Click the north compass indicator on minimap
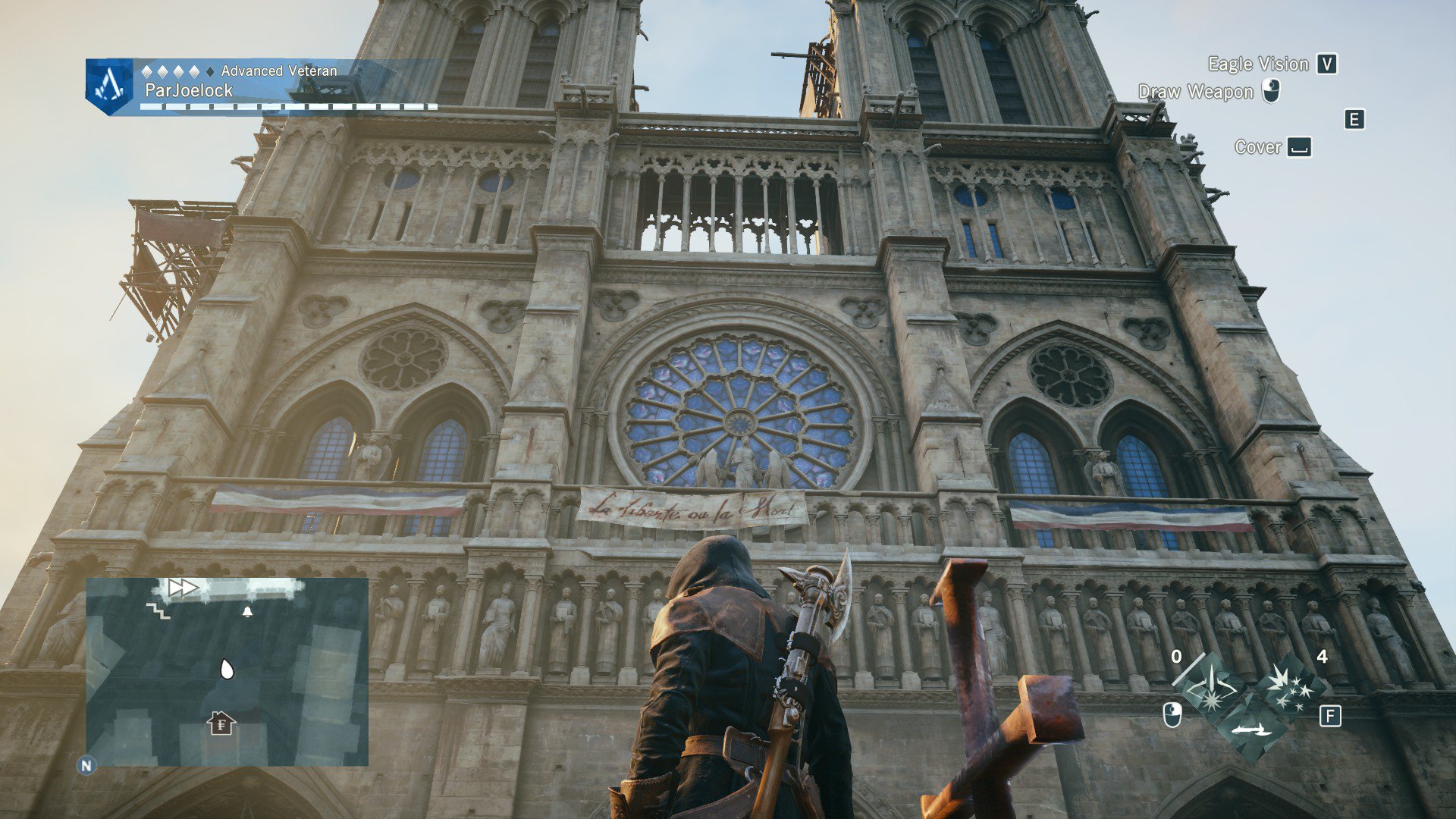The width and height of the screenshot is (1456, 819). coord(86,765)
